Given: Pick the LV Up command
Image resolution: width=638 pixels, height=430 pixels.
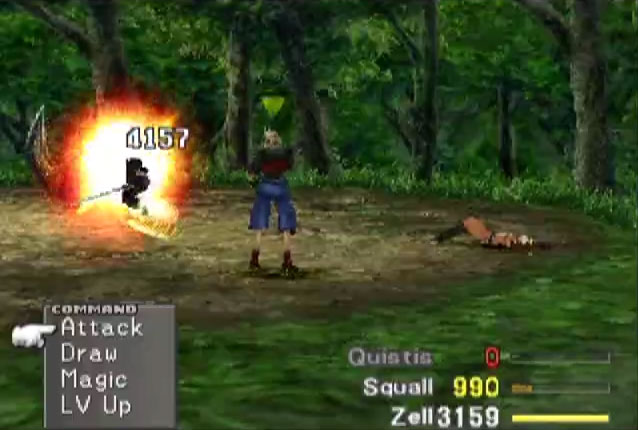Looking at the screenshot, I should (94, 406).
